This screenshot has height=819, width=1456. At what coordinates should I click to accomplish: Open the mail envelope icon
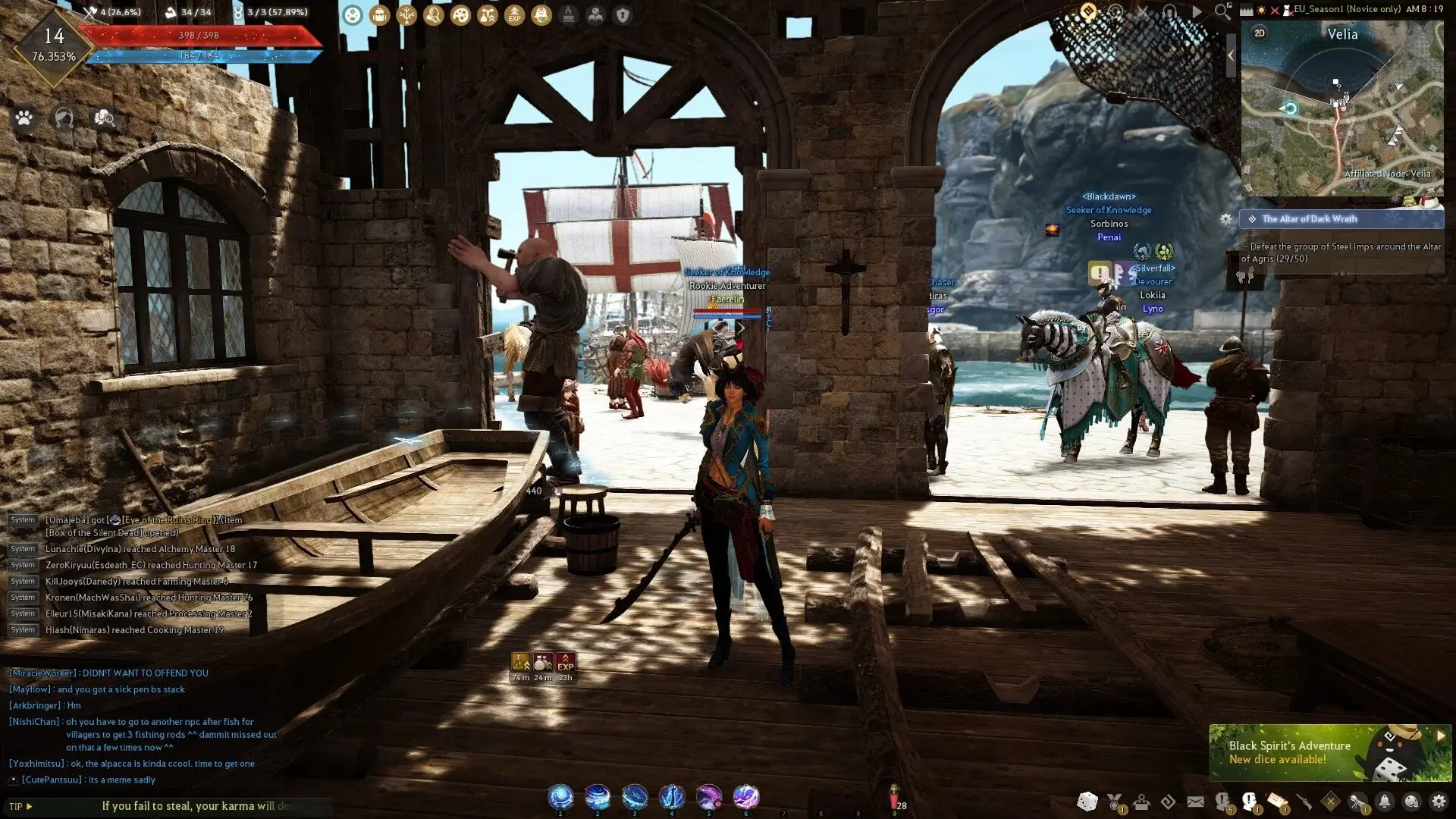pyautogui.click(x=1195, y=802)
